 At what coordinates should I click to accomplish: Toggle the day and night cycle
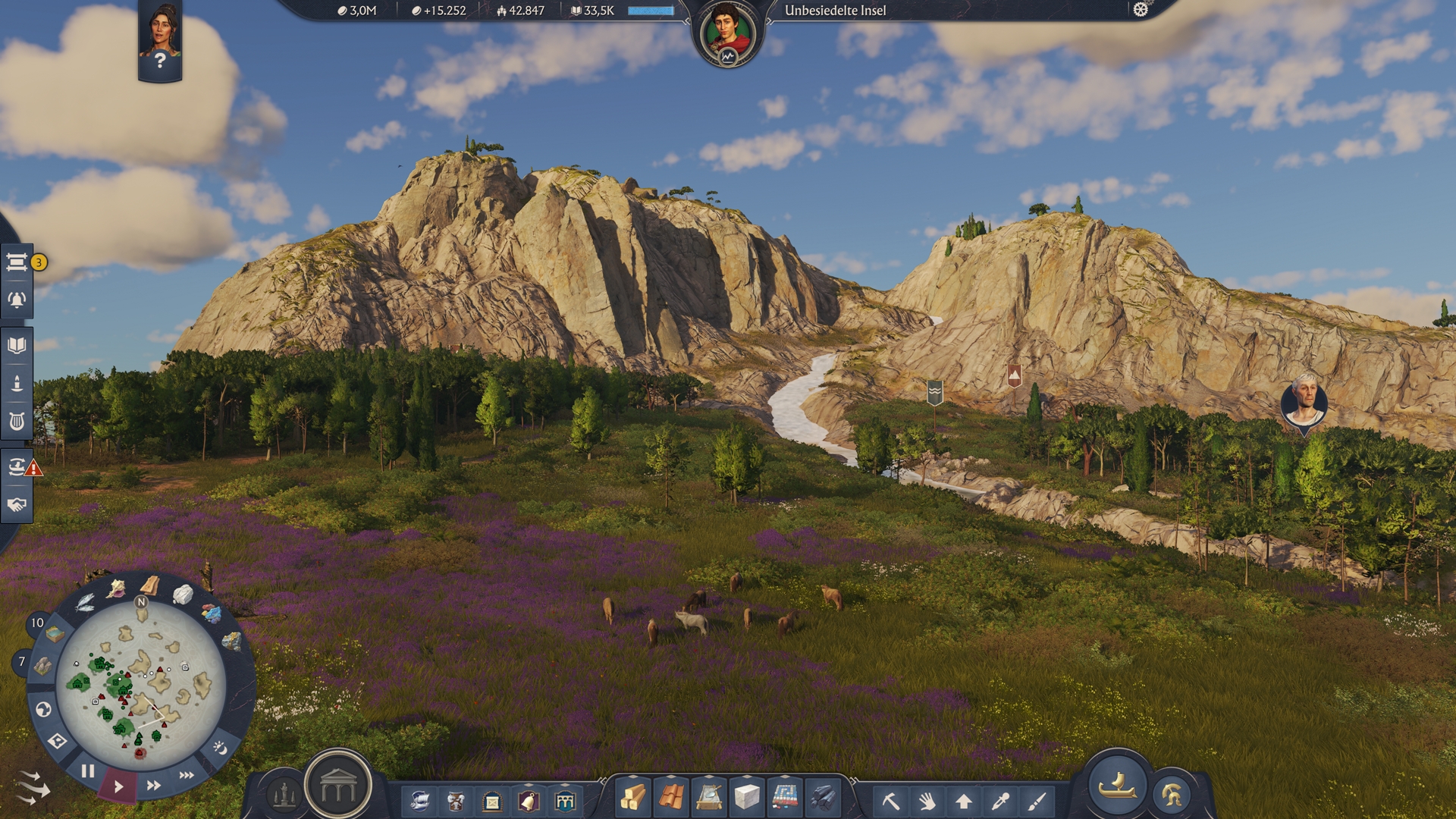(x=220, y=748)
